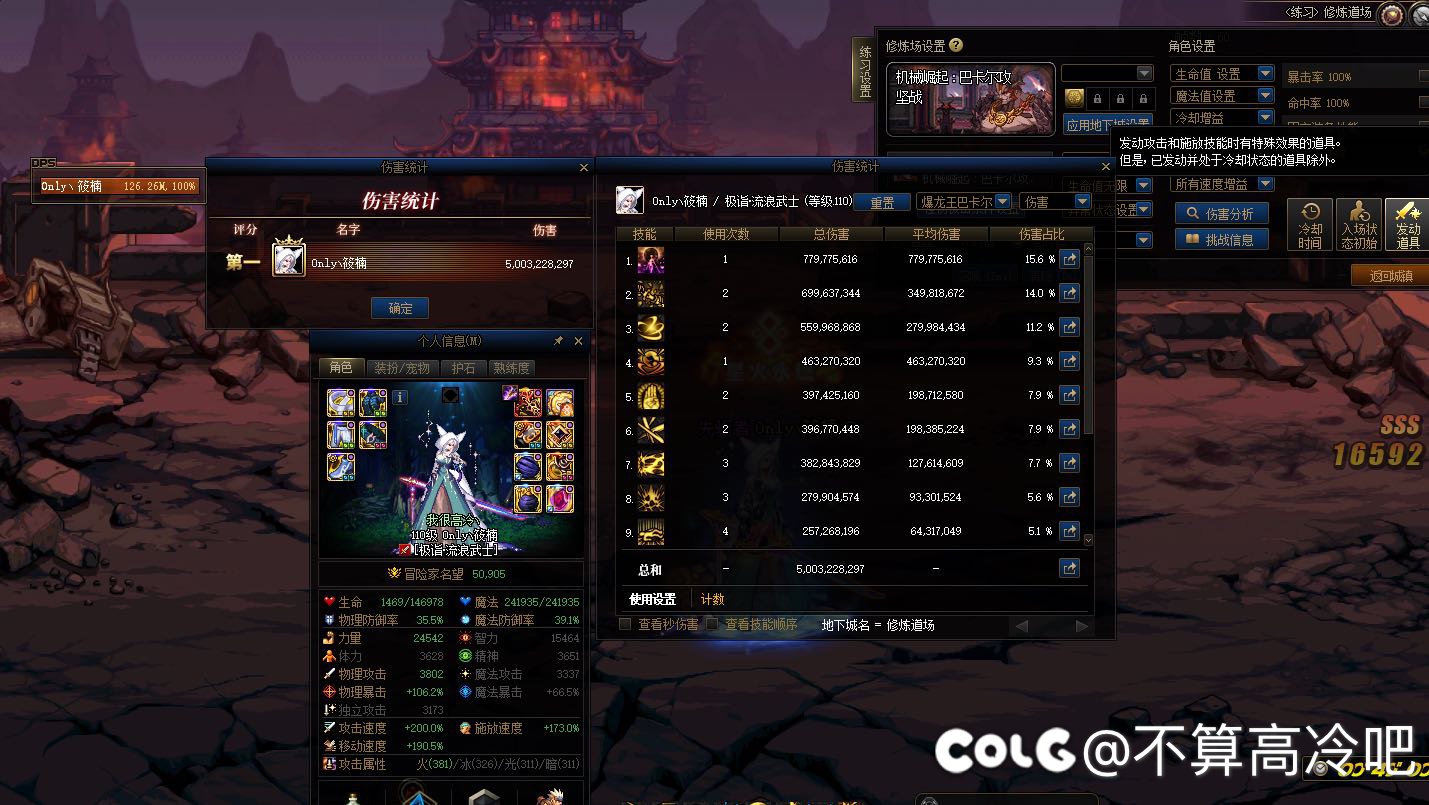Open 伤害分析 damage analysis with magnifier icon

(1221, 212)
